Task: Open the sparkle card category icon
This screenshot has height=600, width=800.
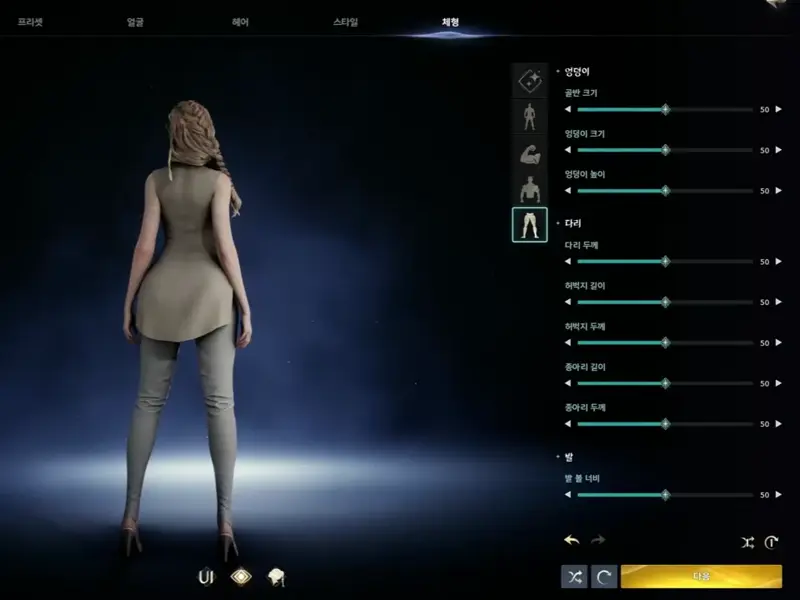Action: (530, 81)
